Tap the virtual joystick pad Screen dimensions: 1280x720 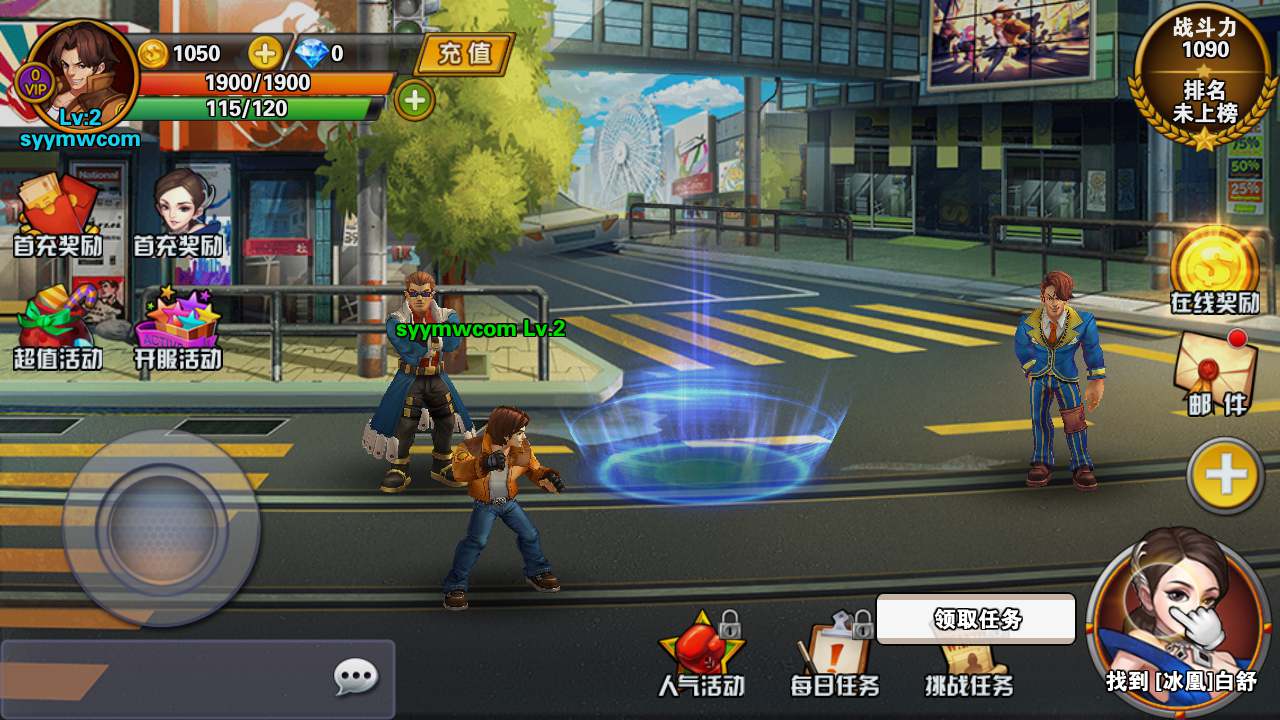click(x=161, y=527)
